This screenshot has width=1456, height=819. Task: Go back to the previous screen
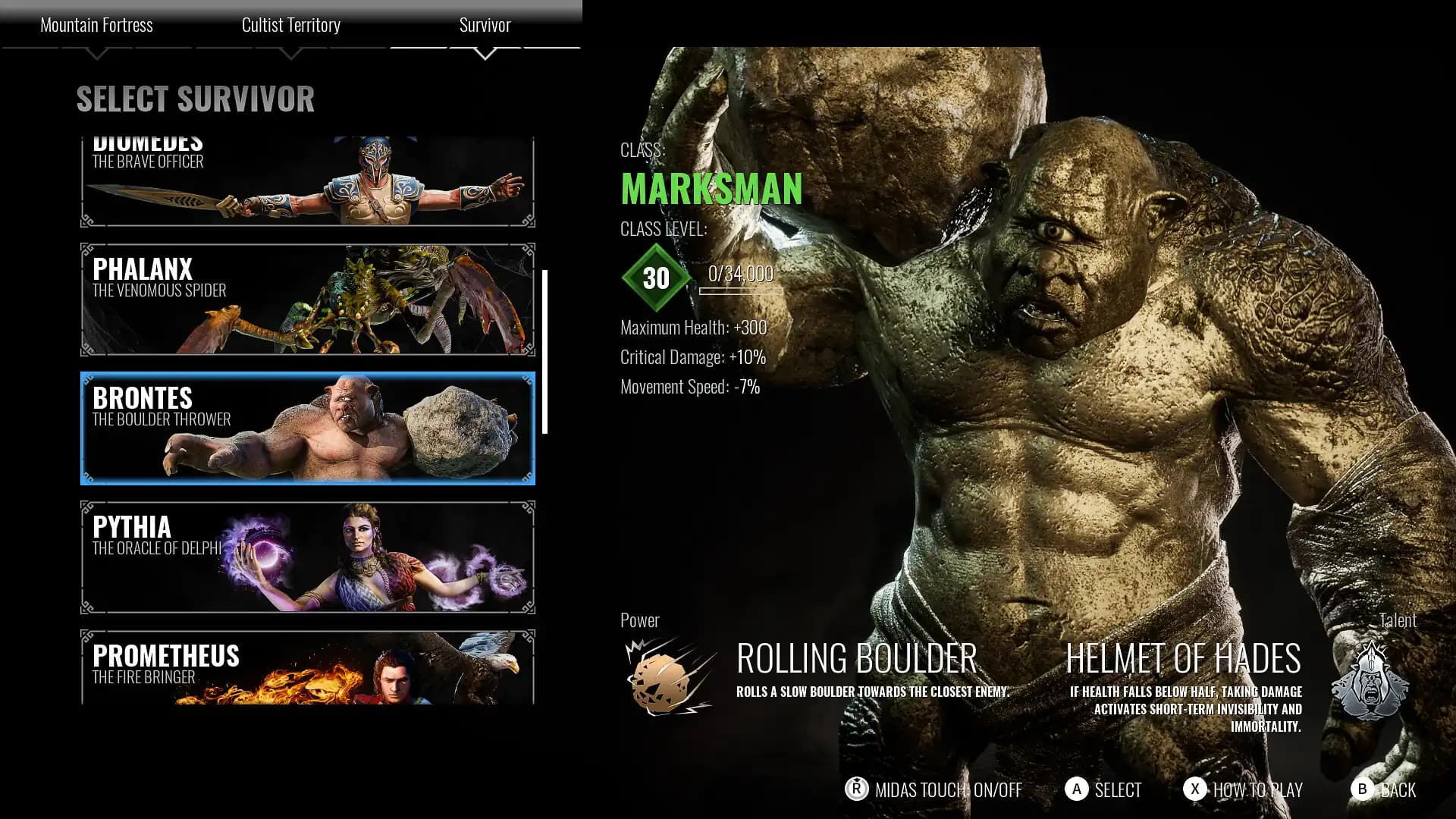tap(1384, 789)
